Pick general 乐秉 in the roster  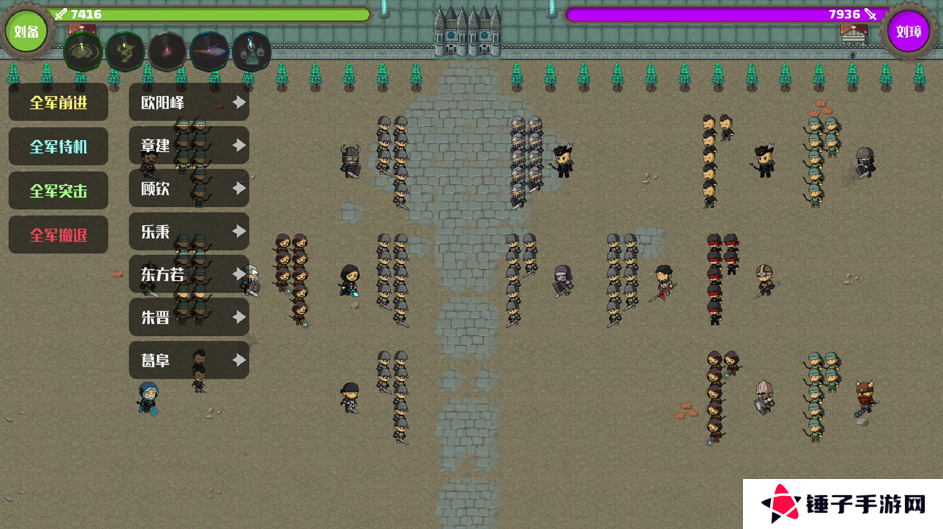click(189, 231)
